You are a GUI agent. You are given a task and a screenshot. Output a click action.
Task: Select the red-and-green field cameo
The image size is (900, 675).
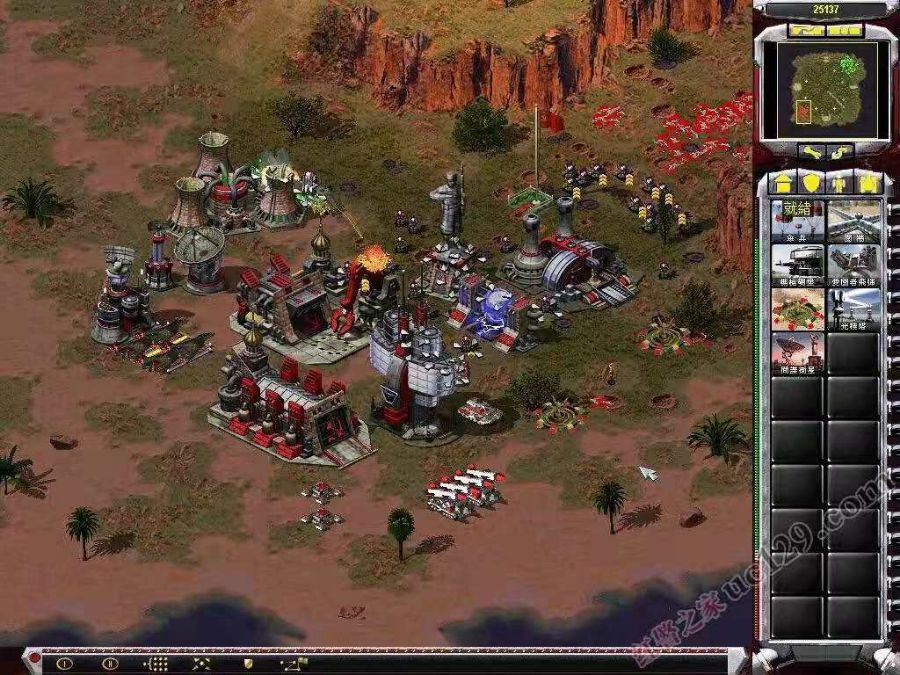coord(797,309)
